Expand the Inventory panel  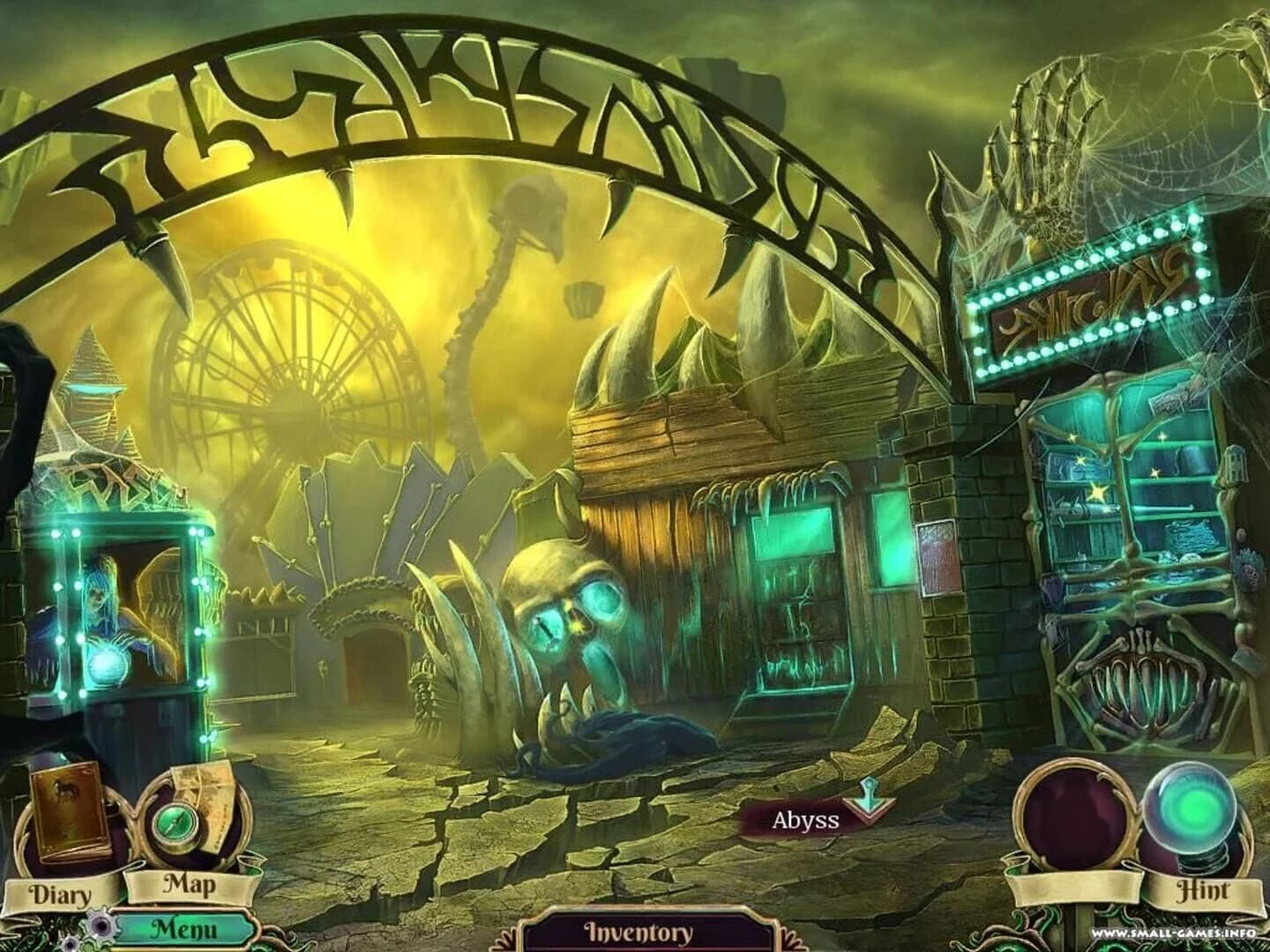(637, 930)
